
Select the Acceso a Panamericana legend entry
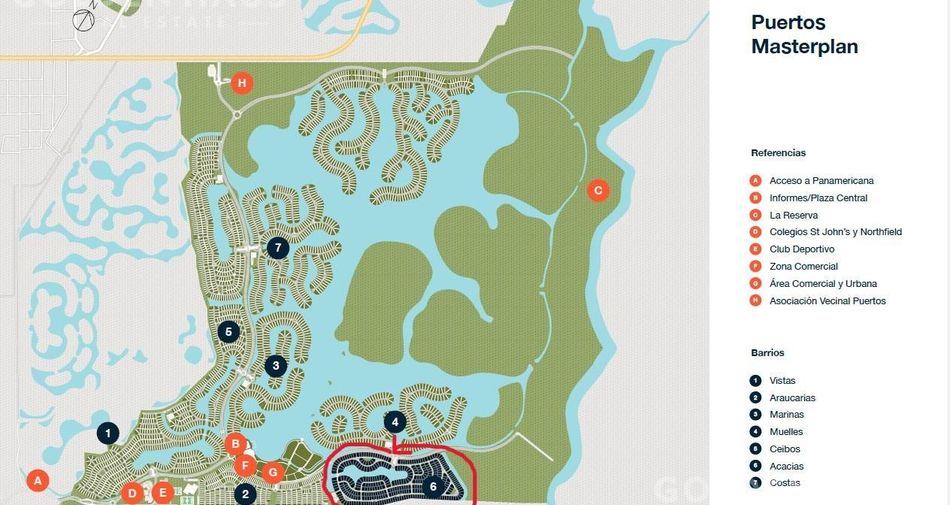pyautogui.click(x=821, y=181)
